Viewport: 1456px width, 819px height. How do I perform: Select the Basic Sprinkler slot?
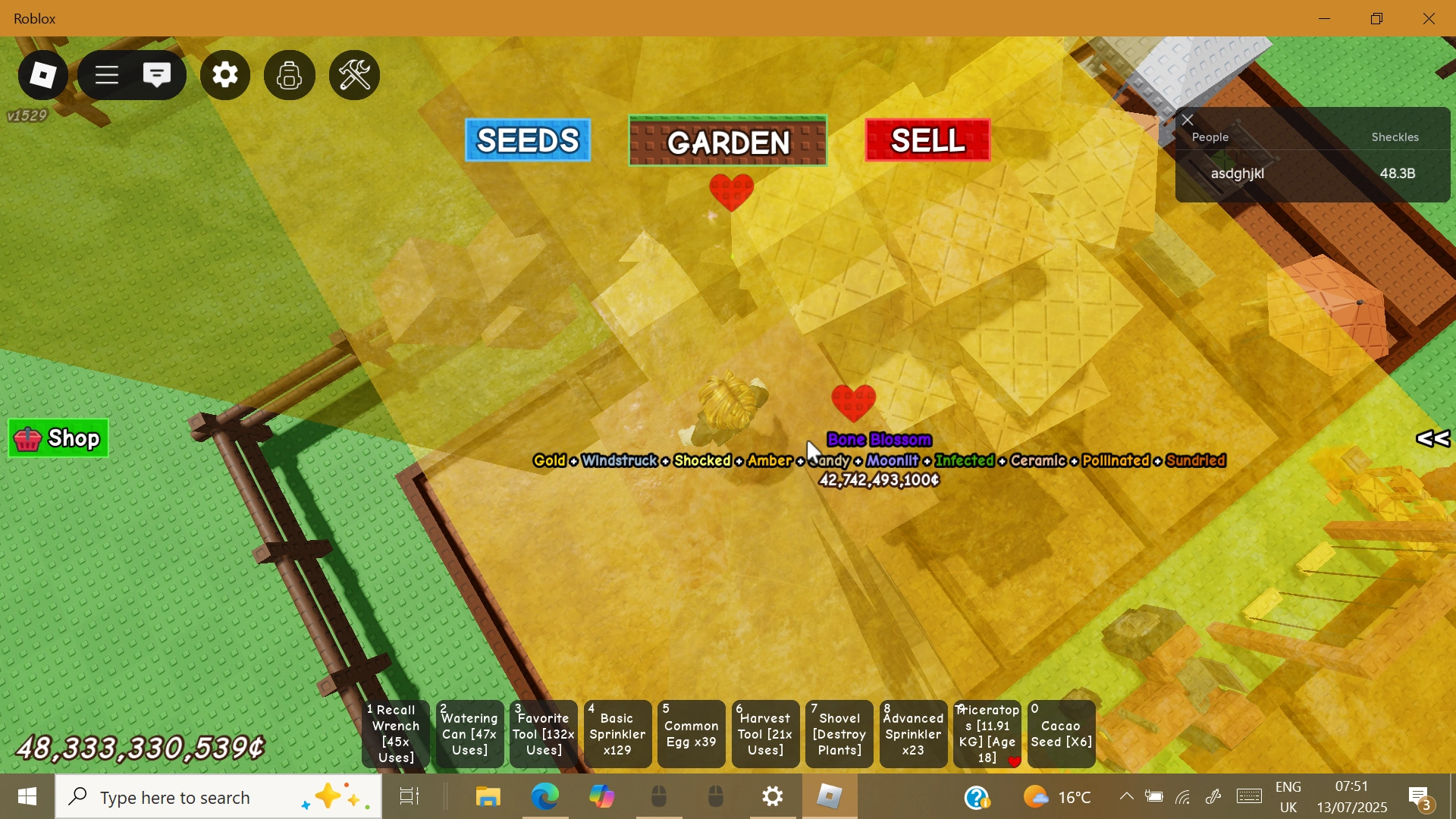617,733
